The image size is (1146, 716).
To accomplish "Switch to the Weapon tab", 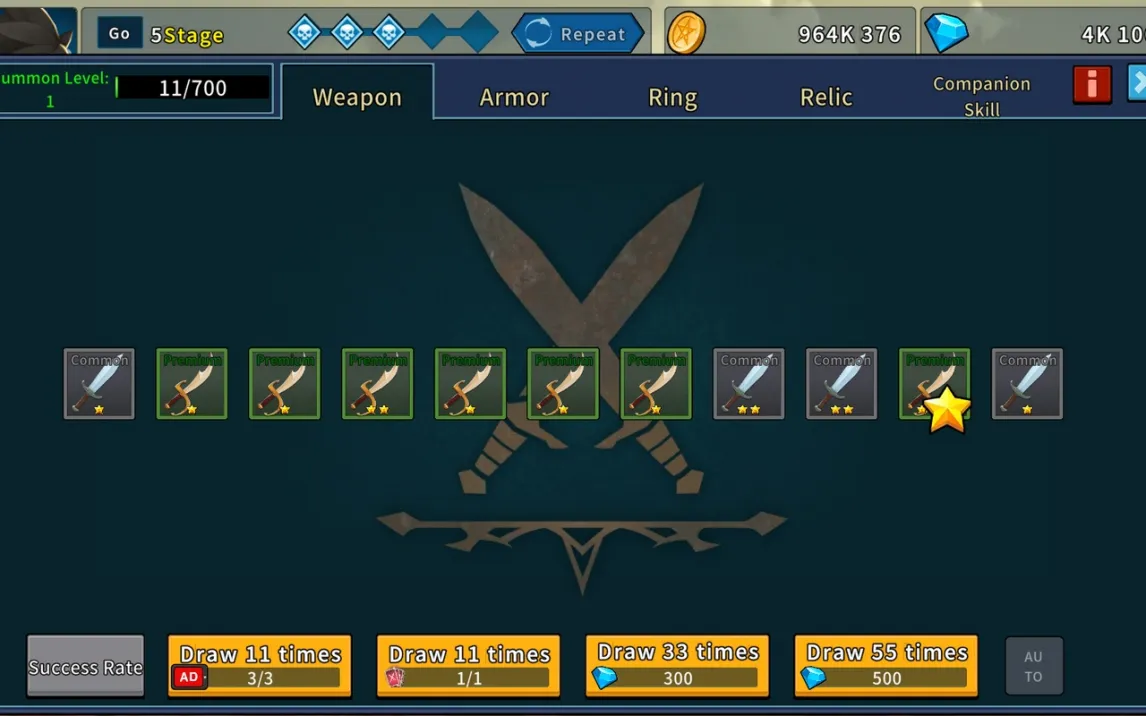I will point(357,96).
